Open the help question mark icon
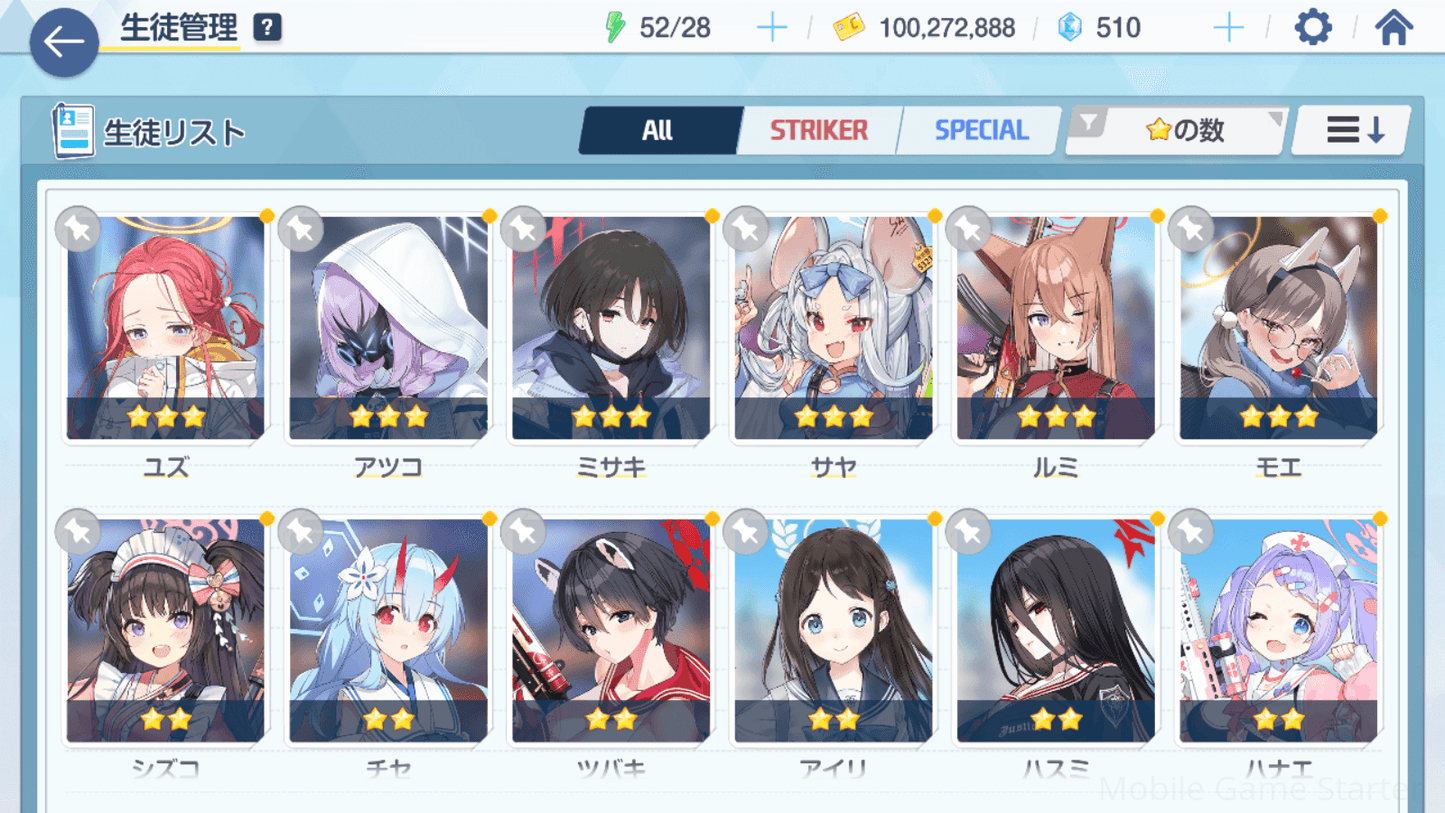Viewport: 1445px width, 813px height. (x=267, y=28)
